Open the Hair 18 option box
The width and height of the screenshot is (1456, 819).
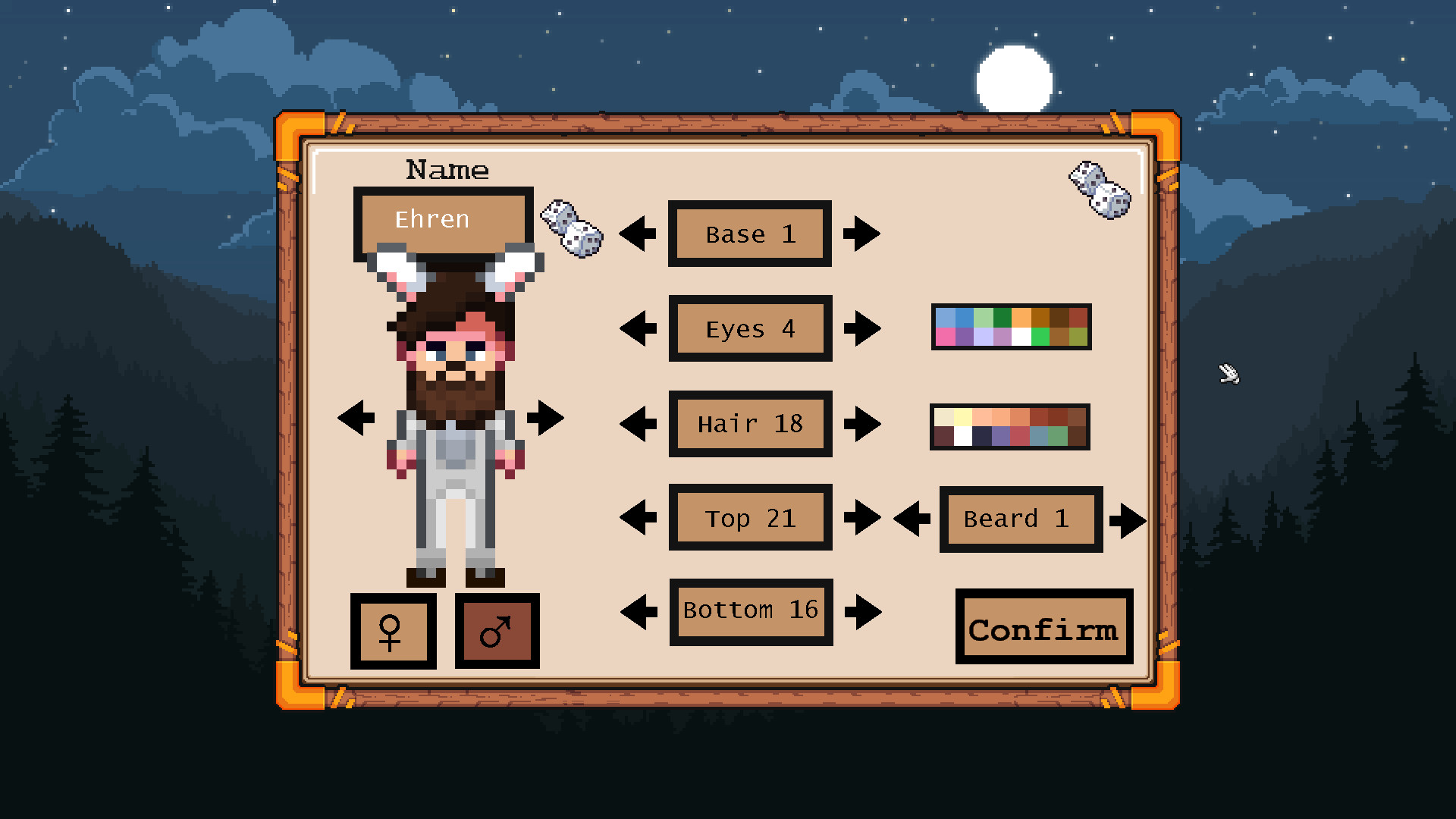pyautogui.click(x=749, y=424)
